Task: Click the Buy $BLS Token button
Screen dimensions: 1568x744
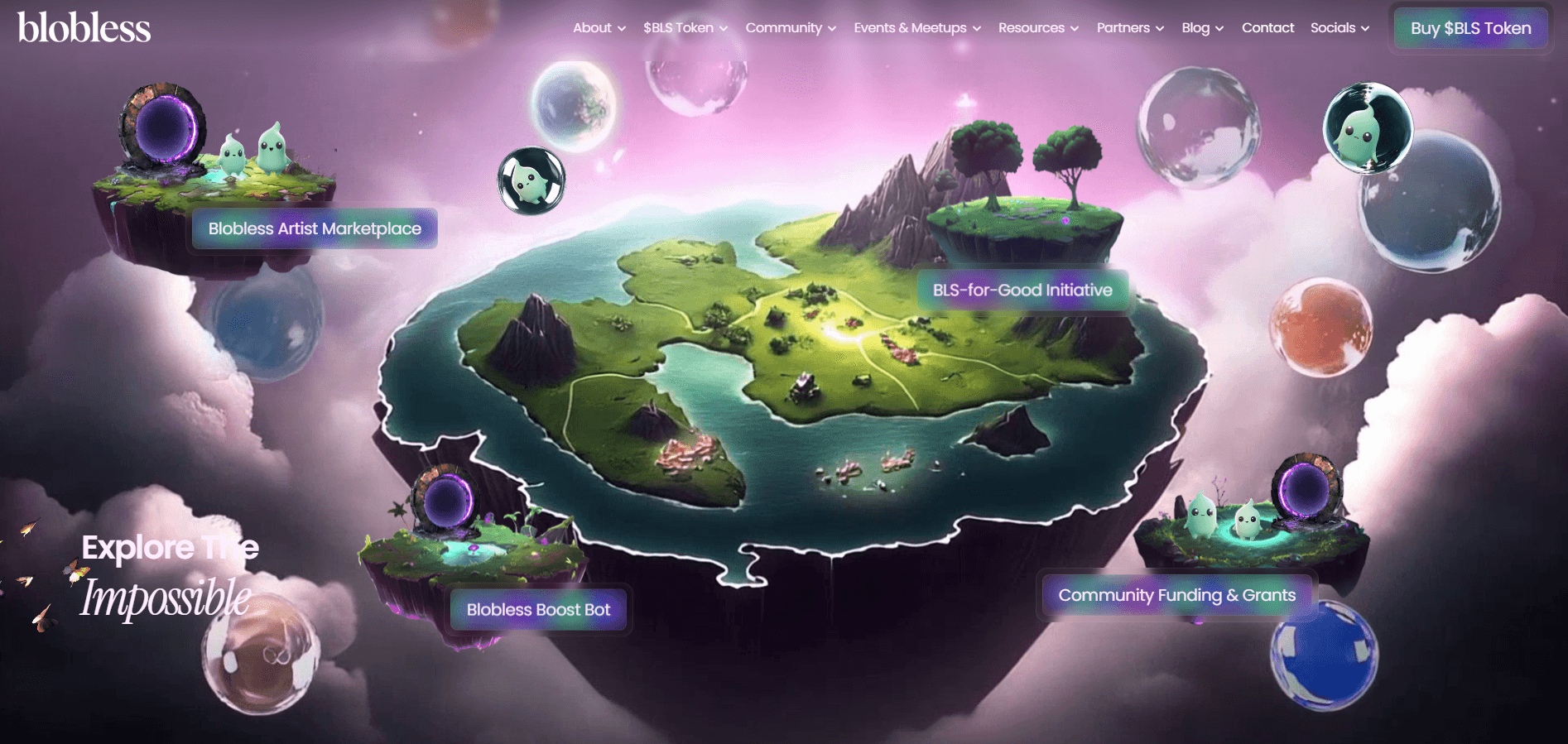Action: (x=1470, y=28)
